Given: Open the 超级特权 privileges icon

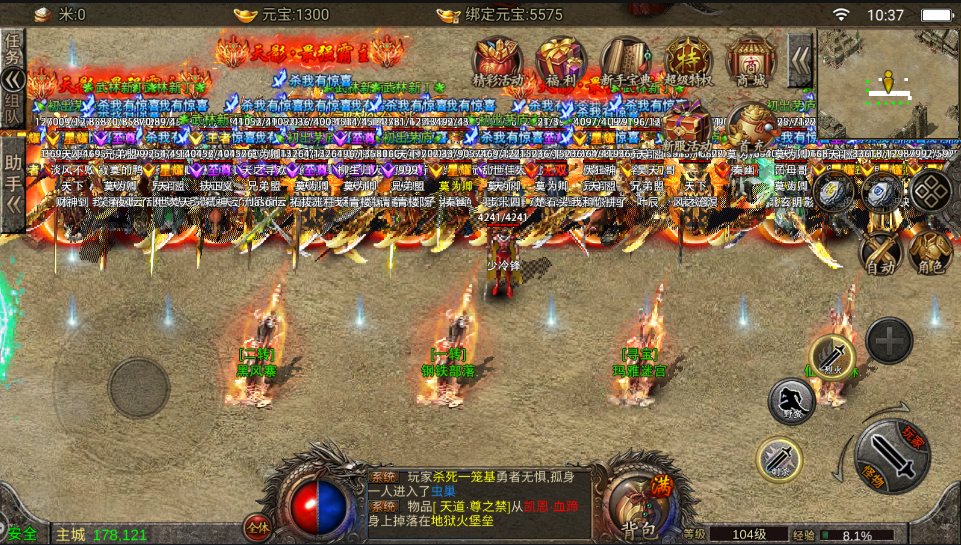Looking at the screenshot, I should pyautogui.click(x=688, y=65).
